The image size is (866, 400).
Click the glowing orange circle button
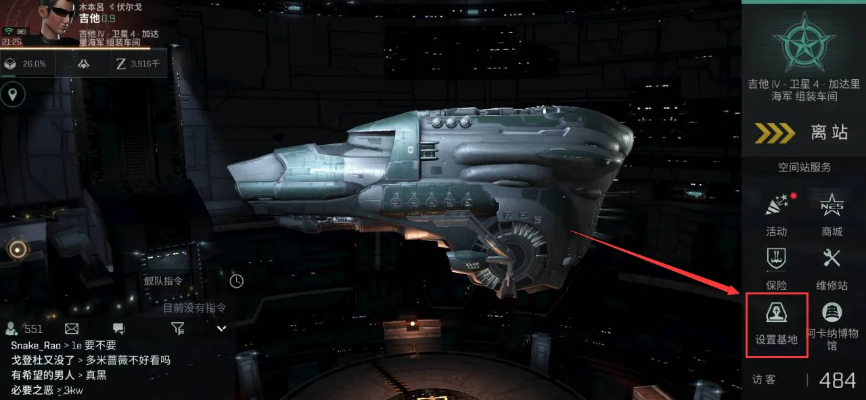point(17,249)
